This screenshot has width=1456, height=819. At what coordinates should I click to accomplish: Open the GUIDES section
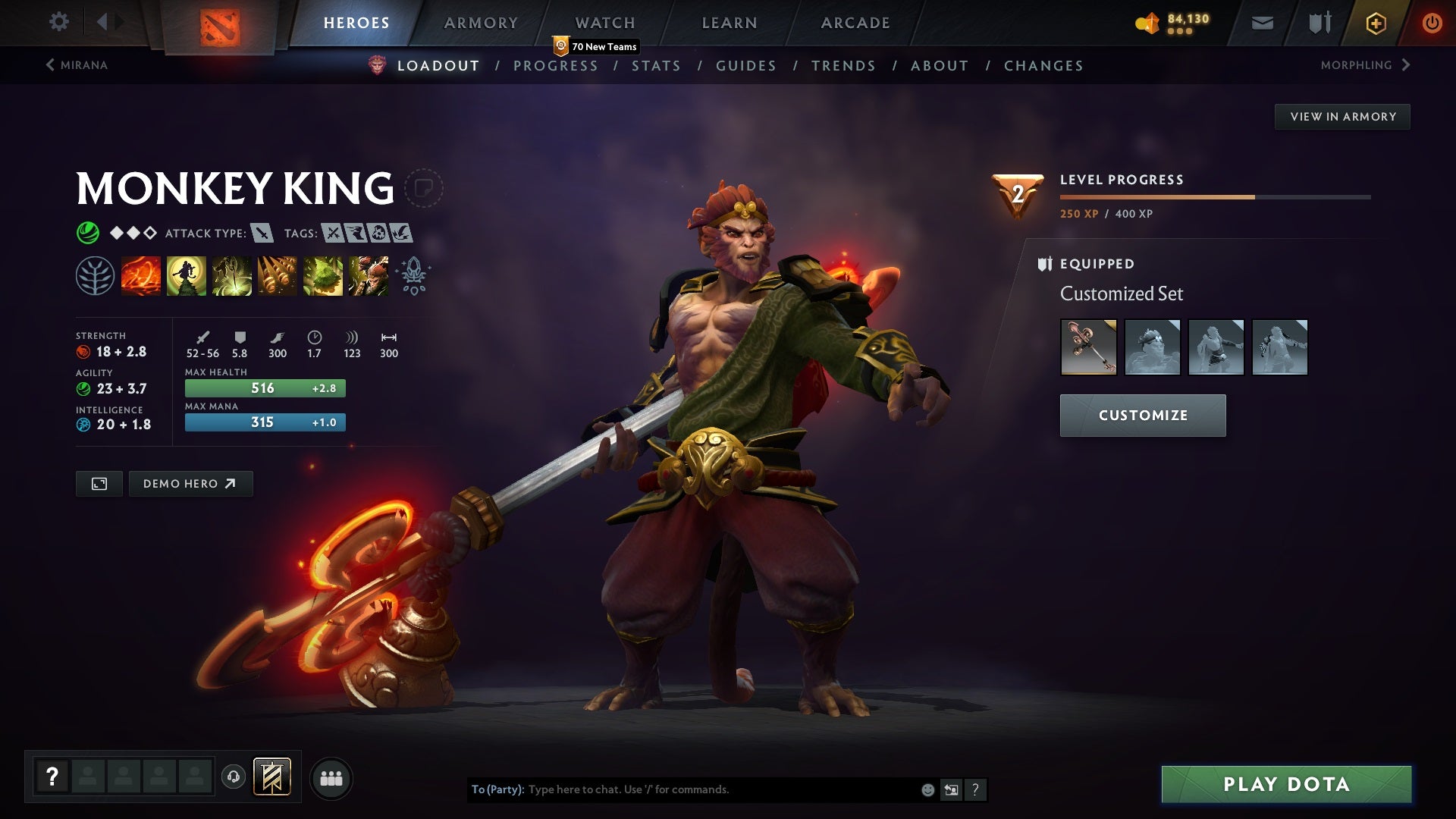tap(745, 66)
